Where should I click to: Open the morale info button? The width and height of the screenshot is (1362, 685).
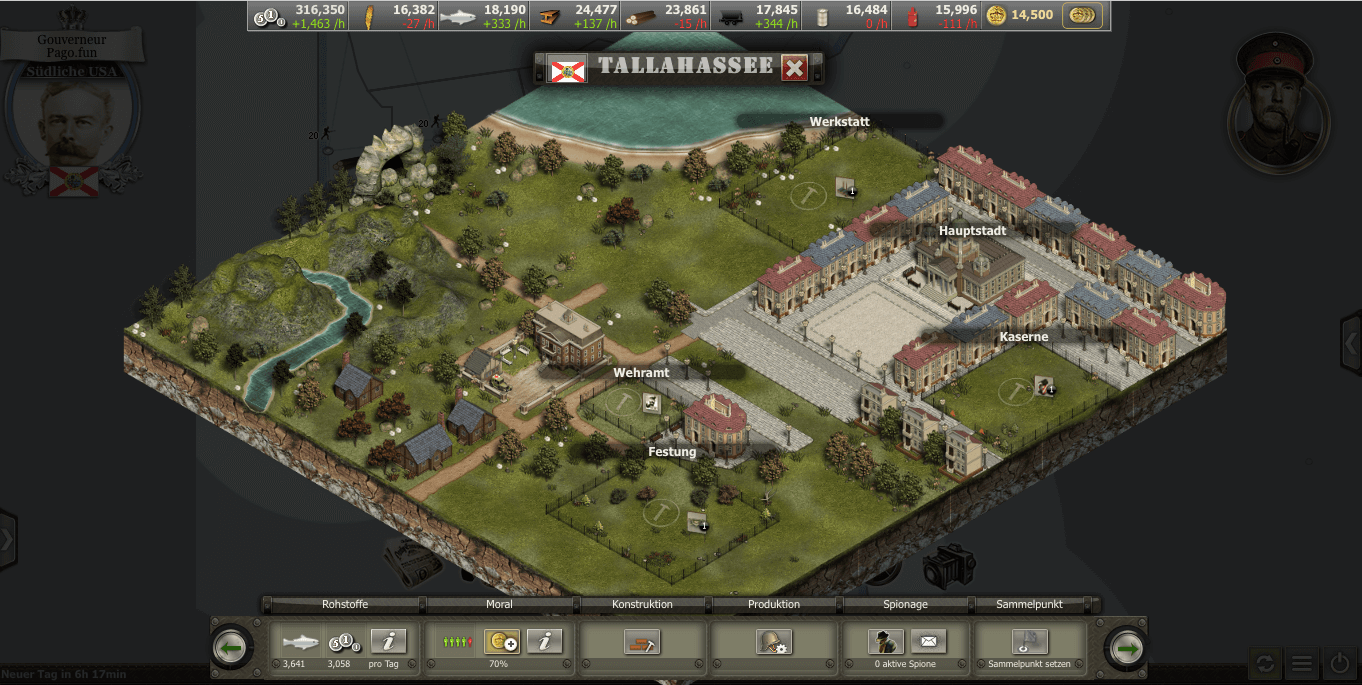[x=544, y=641]
